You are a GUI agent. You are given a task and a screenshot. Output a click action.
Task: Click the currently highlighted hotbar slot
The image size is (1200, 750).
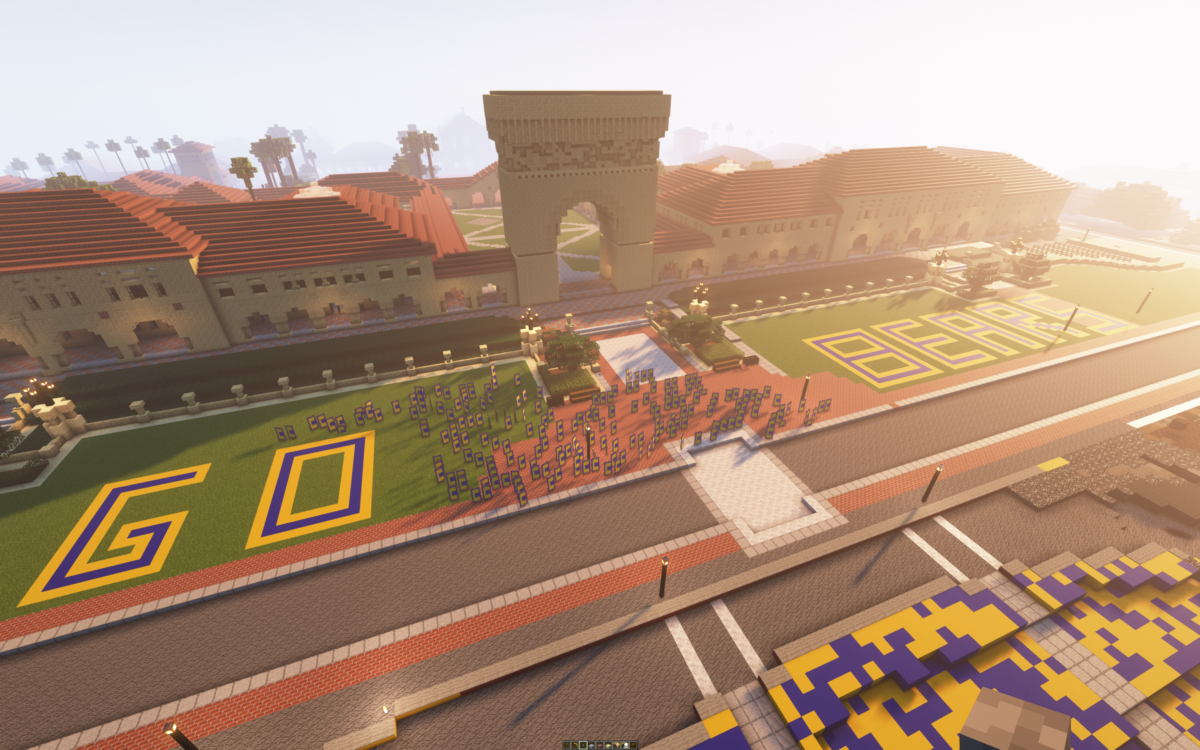583,746
